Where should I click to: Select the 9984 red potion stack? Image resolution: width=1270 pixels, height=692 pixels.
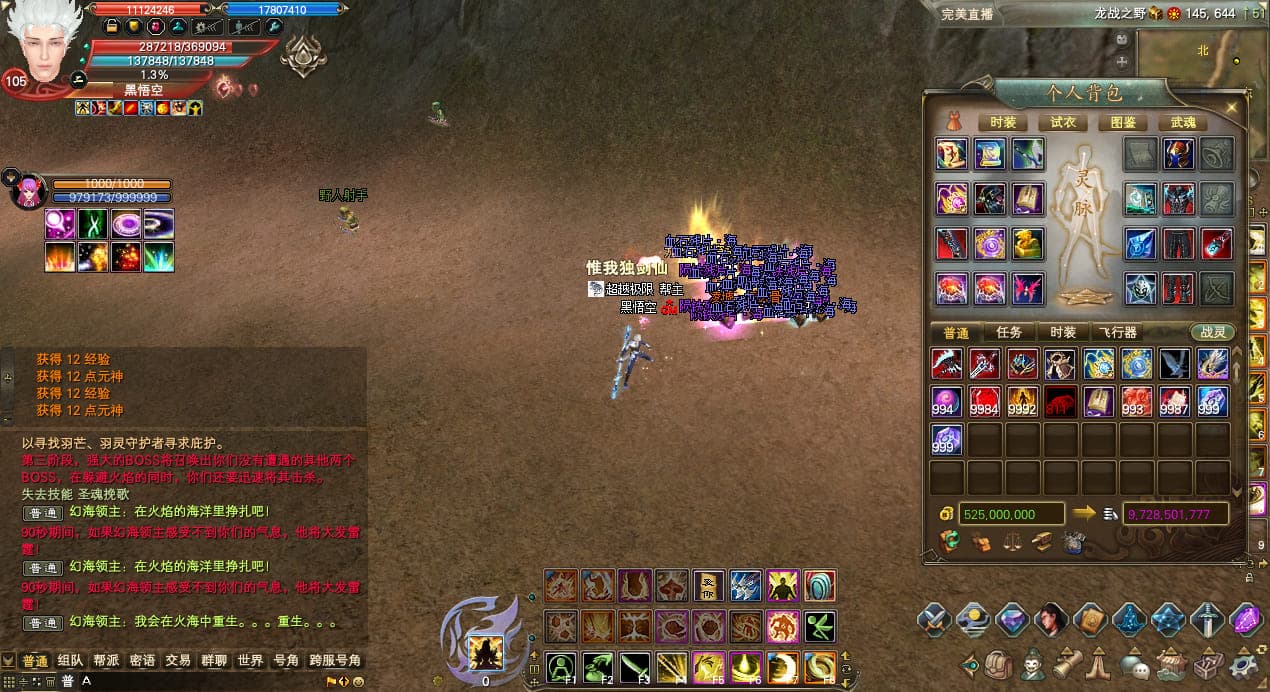985,402
